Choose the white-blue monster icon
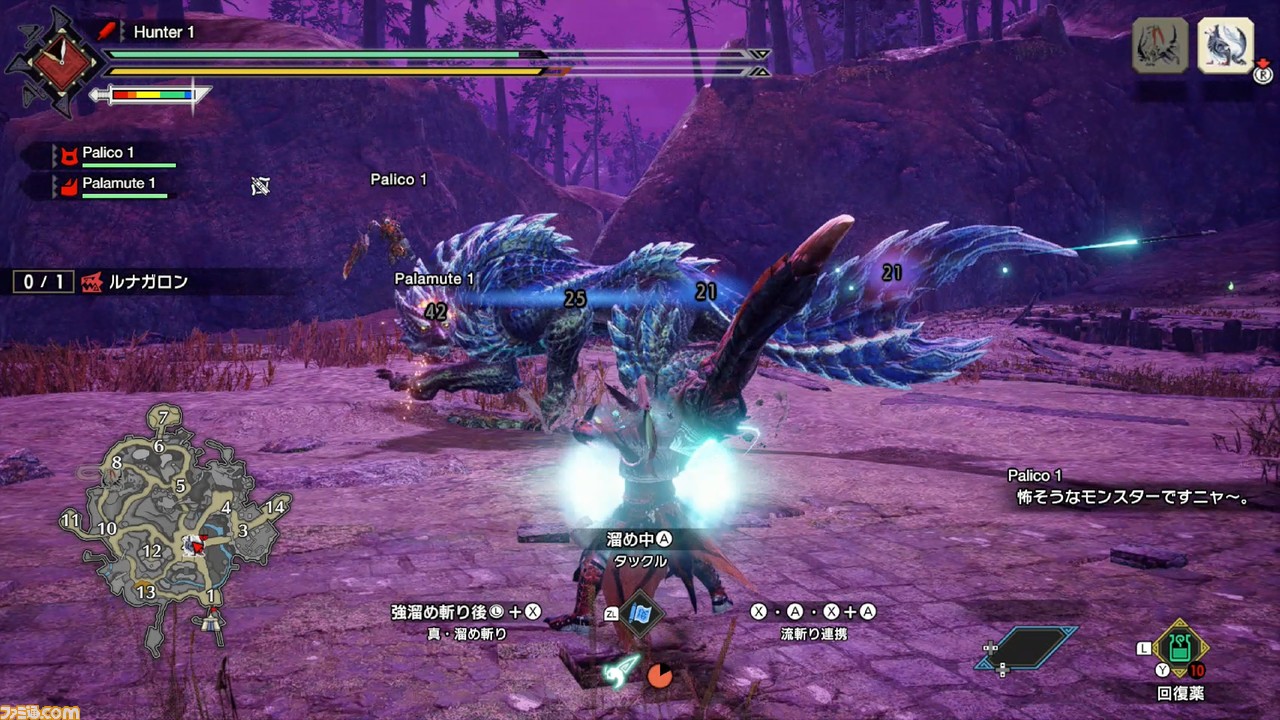 pos(1226,46)
